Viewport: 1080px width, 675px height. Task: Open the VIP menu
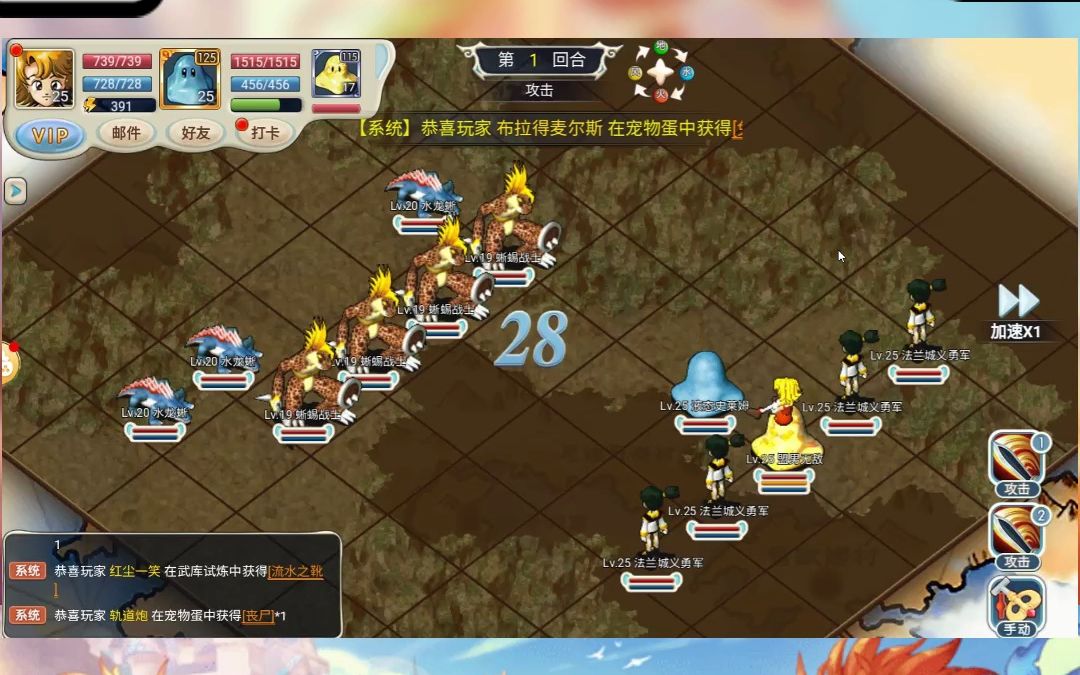tap(50, 134)
